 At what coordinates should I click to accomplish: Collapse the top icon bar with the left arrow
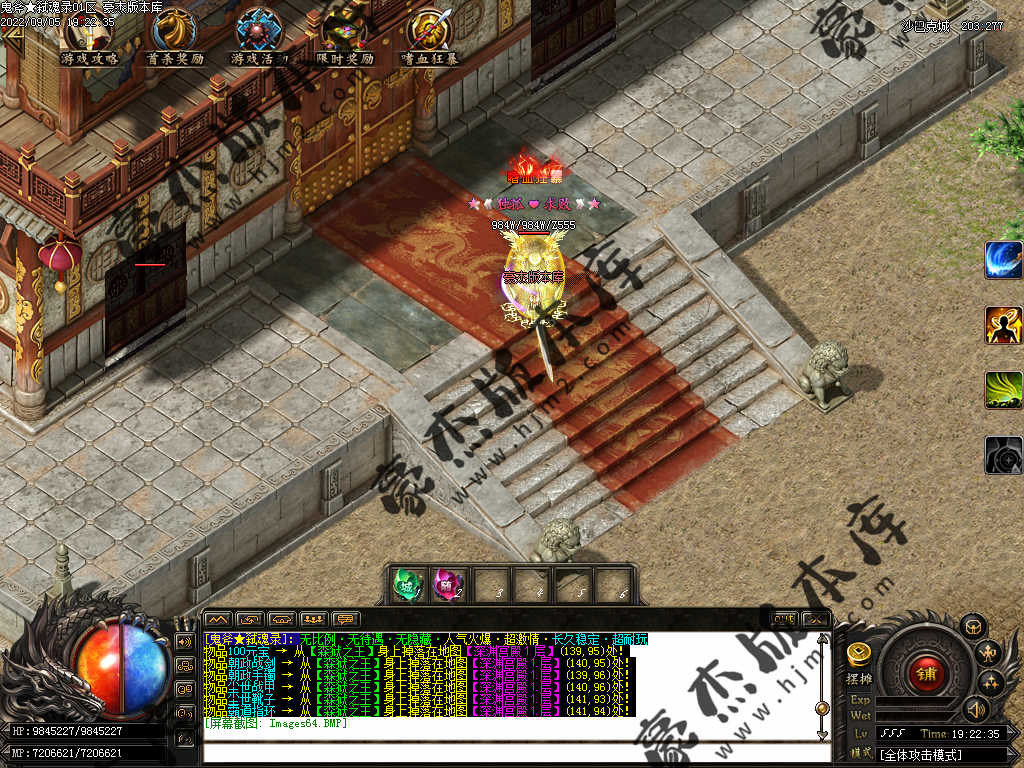(x=12, y=30)
